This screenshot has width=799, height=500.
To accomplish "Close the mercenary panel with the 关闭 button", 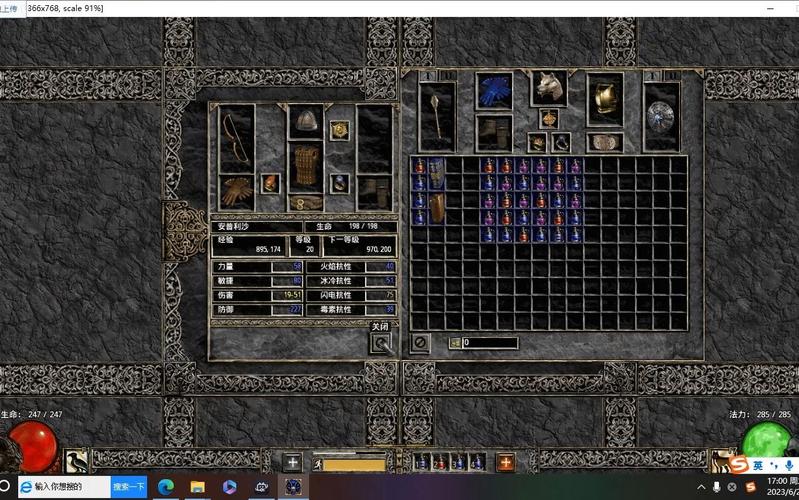I will pyautogui.click(x=380, y=343).
